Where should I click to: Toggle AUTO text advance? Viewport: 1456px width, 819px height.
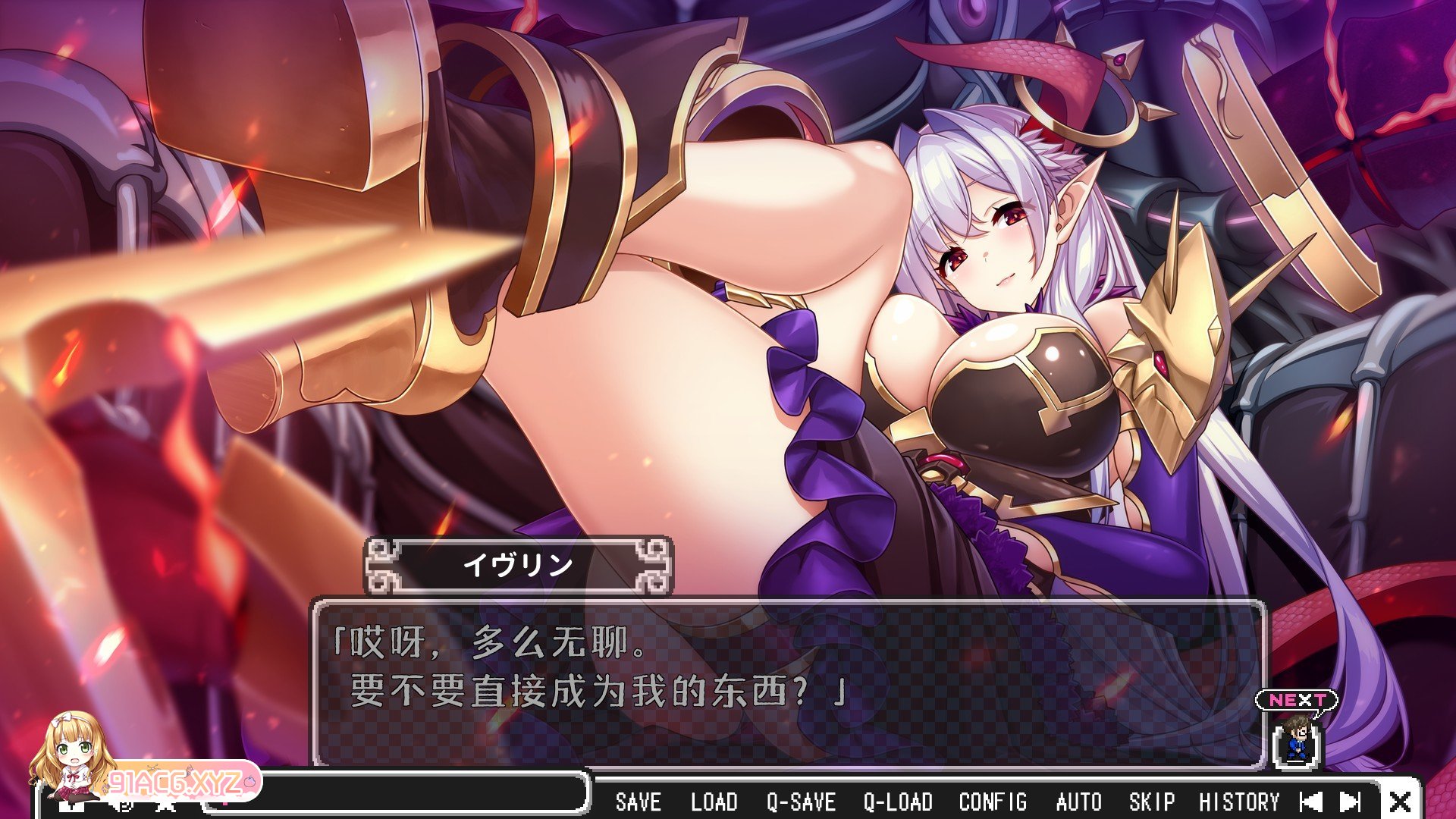pos(1078,802)
